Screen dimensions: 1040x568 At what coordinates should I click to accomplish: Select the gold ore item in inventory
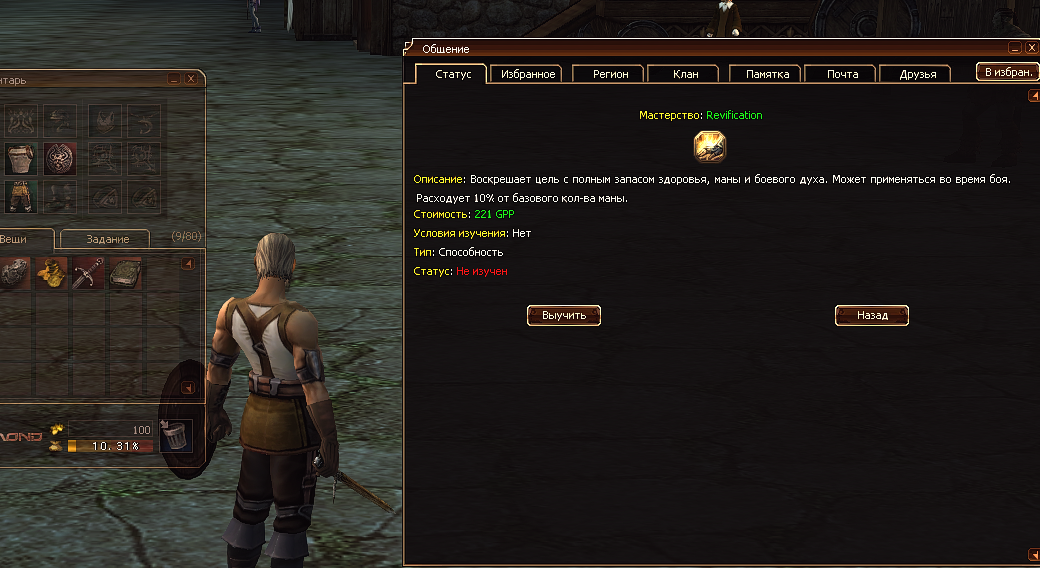point(51,273)
